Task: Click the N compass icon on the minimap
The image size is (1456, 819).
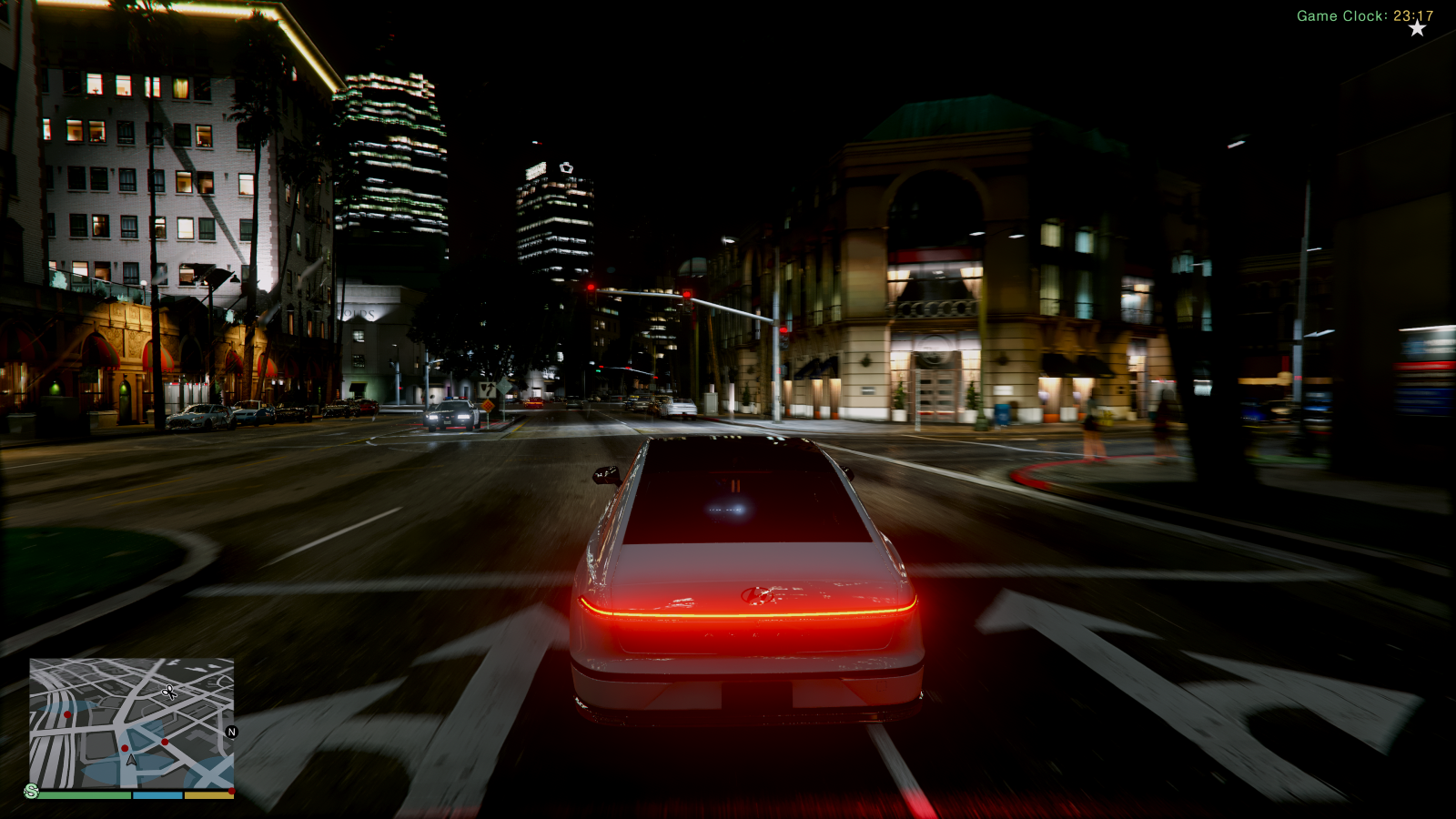Action: click(232, 732)
